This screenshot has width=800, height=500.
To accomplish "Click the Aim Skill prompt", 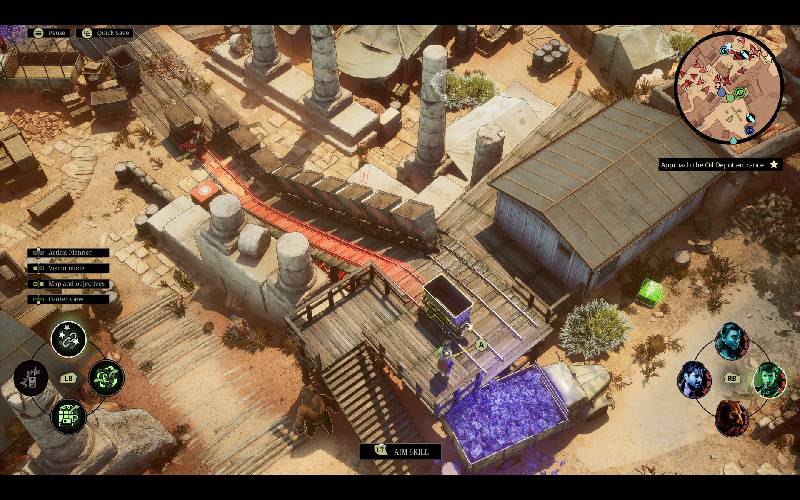I will click(400, 452).
